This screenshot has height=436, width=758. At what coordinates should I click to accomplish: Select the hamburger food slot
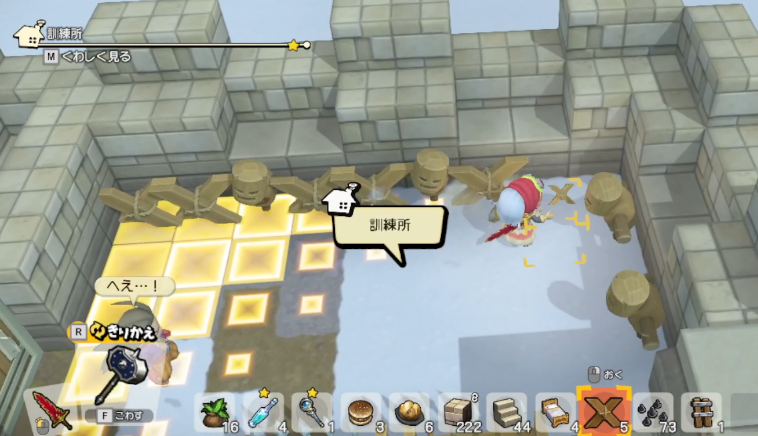click(359, 412)
